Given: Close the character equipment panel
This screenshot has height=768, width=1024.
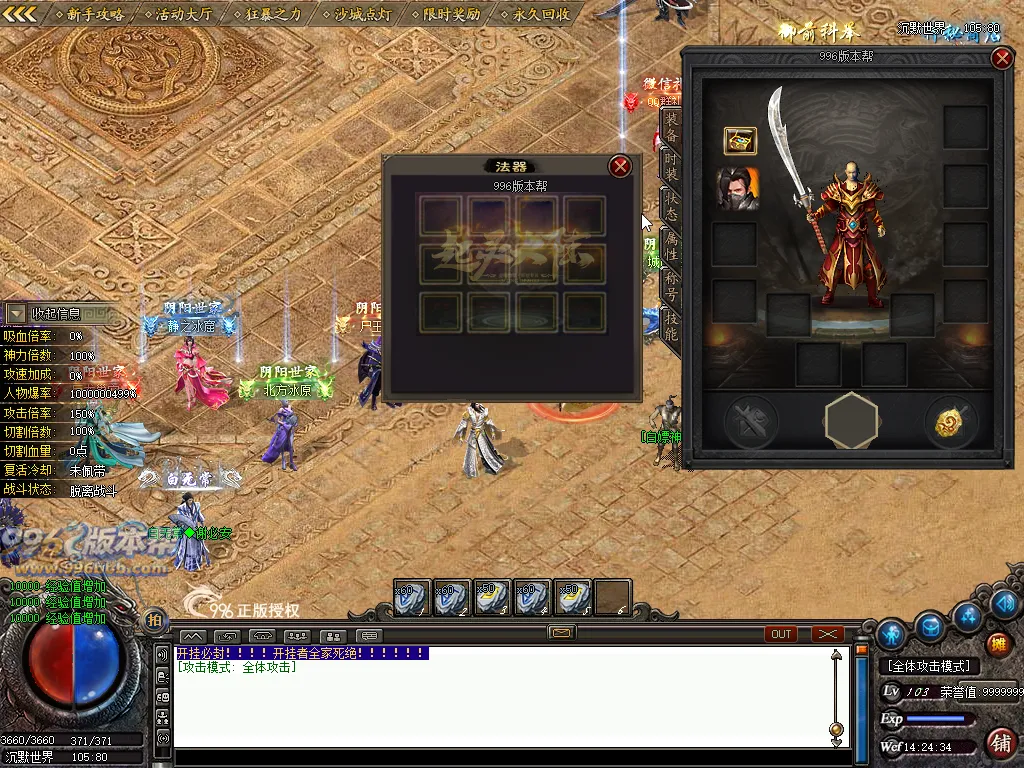Looking at the screenshot, I should 1002,58.
